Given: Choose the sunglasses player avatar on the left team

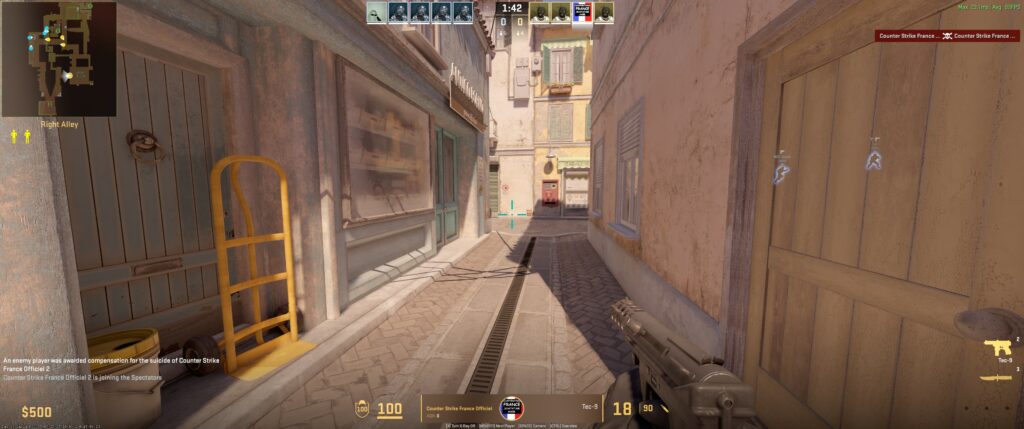Looking at the screenshot, I should click(x=376, y=12).
